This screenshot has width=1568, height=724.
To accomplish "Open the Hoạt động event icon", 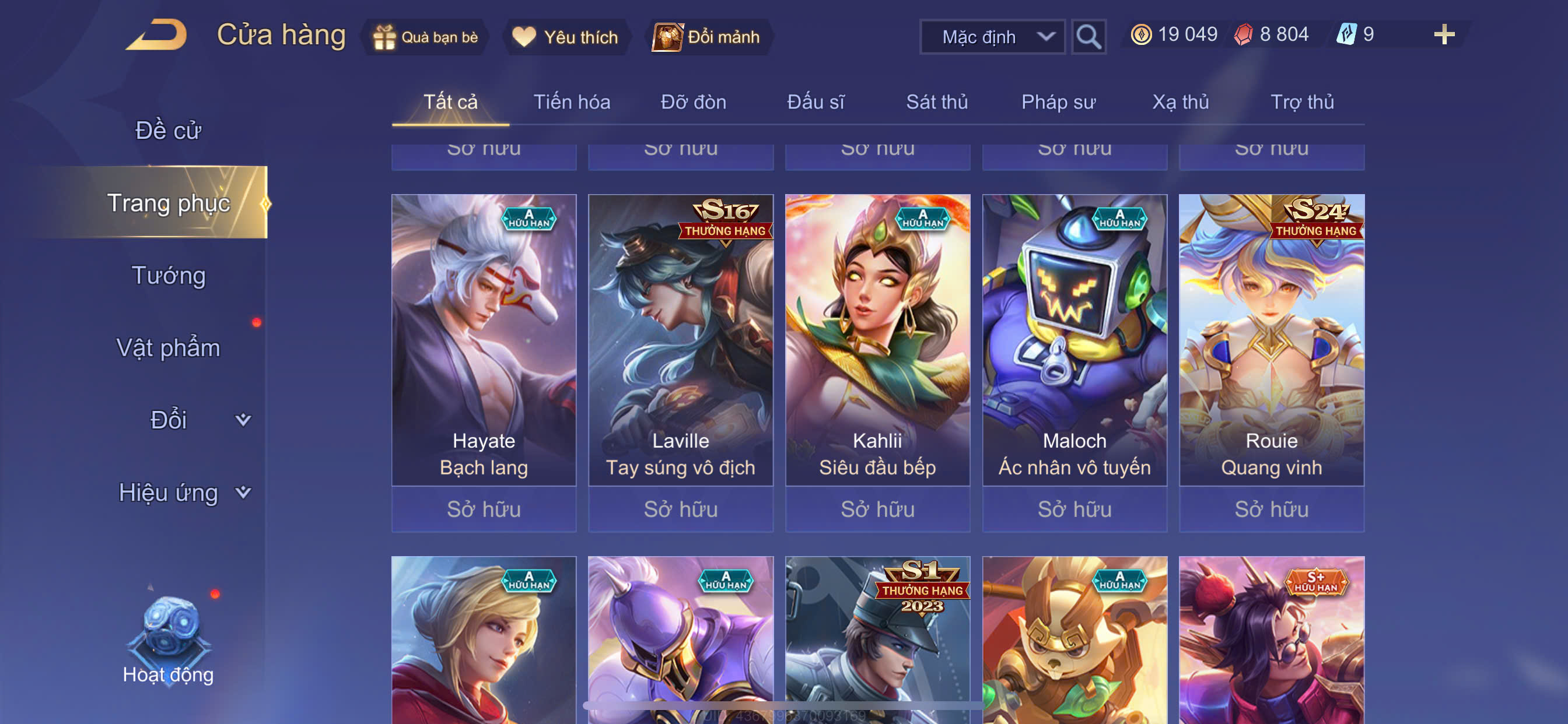I will click(168, 639).
